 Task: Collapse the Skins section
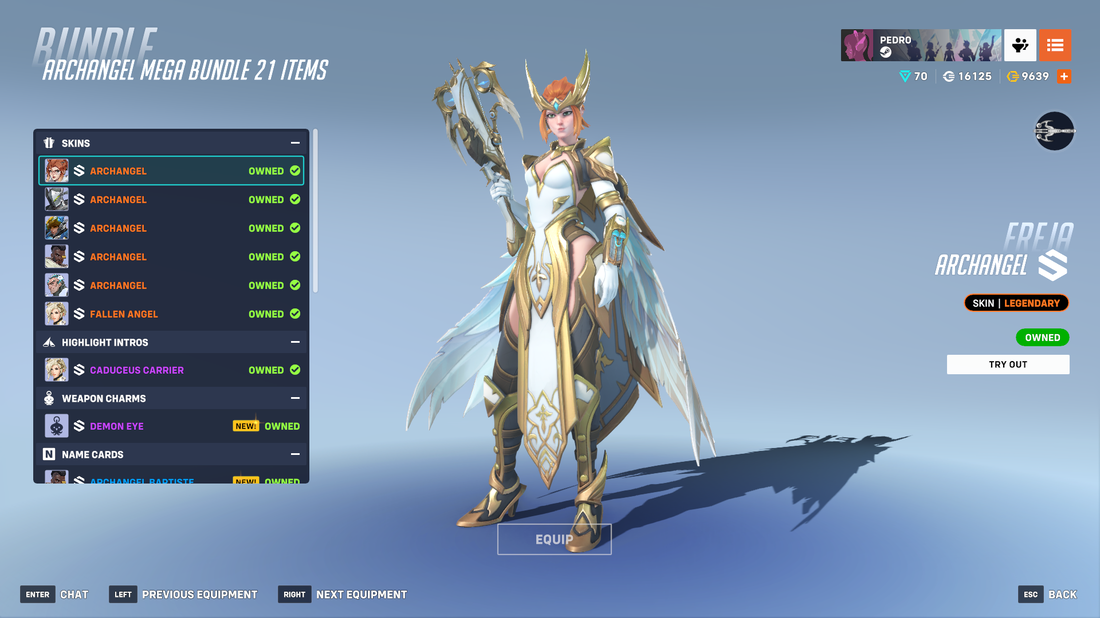pos(295,143)
